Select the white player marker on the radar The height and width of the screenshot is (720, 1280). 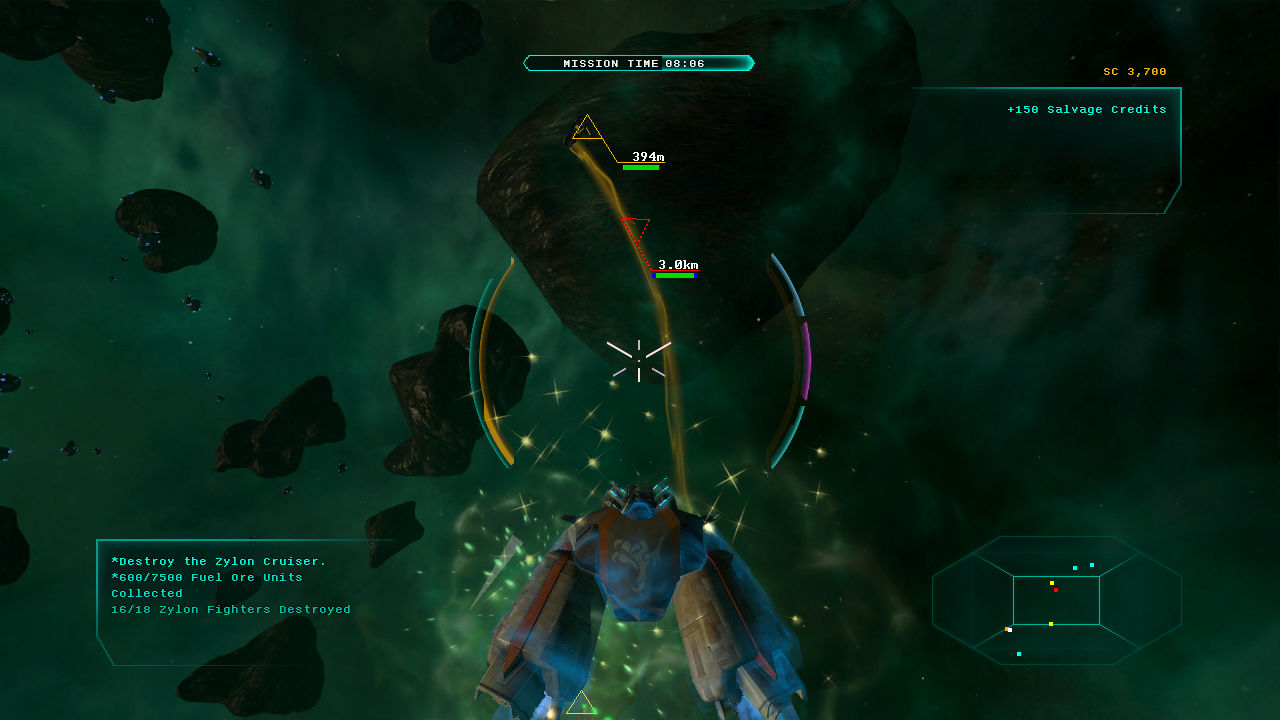(1010, 630)
